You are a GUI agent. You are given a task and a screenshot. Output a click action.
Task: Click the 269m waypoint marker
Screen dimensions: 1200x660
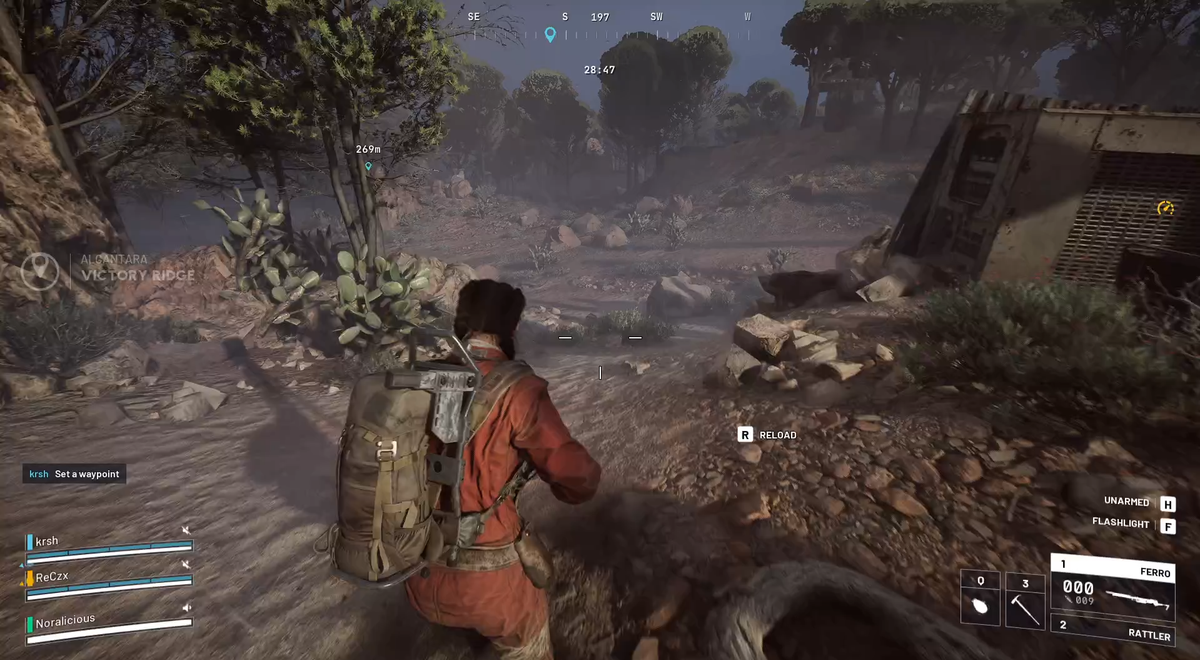(x=368, y=166)
